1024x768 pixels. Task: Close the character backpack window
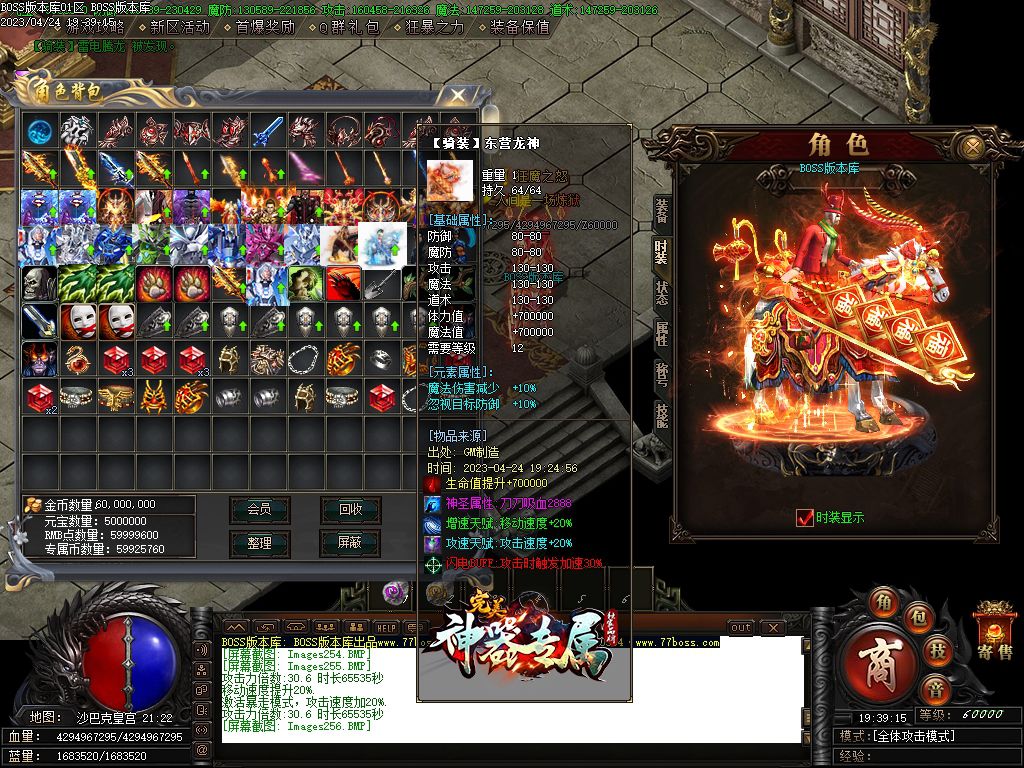tap(458, 95)
